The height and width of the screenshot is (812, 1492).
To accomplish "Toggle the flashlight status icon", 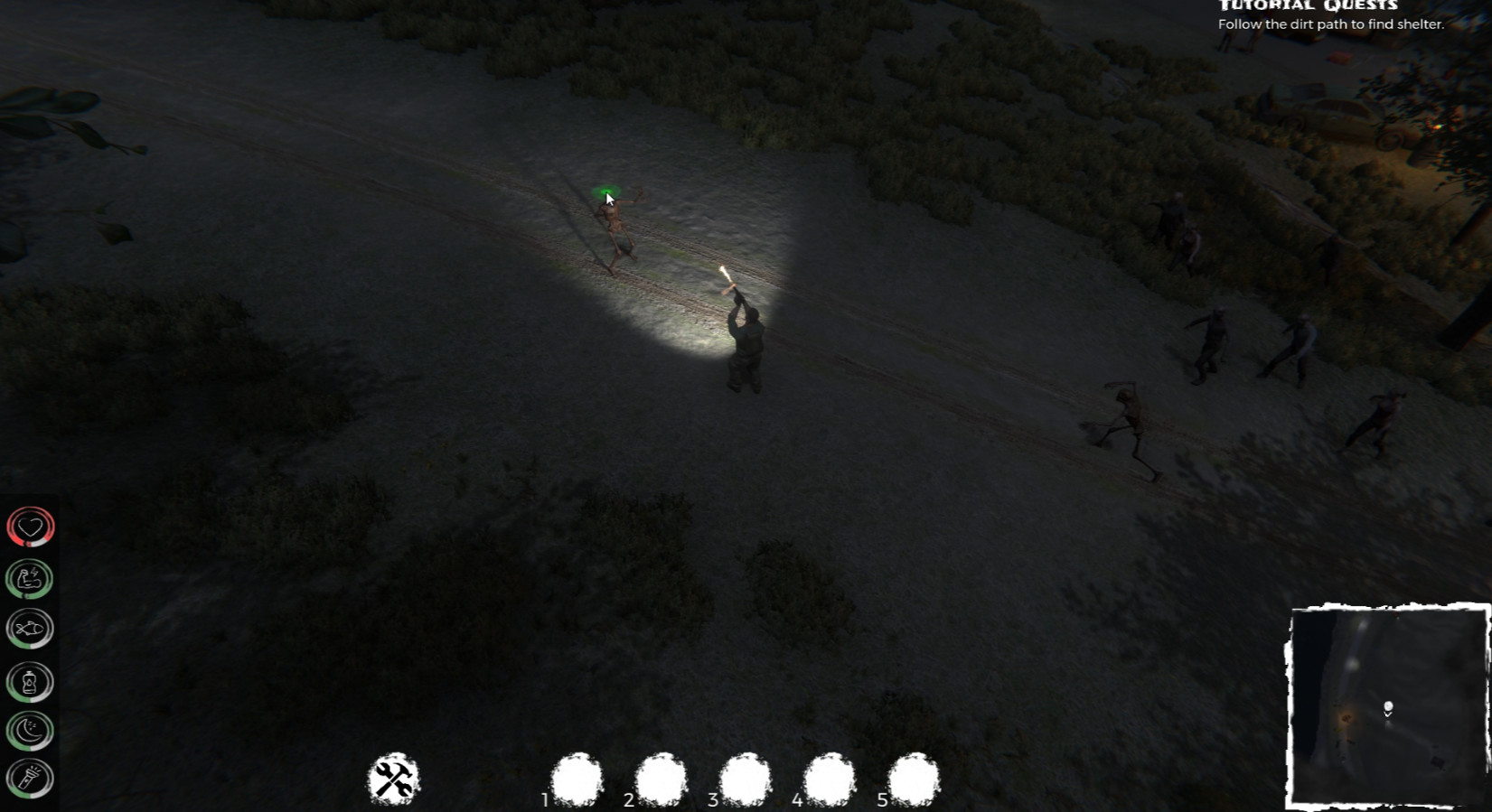I will [x=29, y=779].
